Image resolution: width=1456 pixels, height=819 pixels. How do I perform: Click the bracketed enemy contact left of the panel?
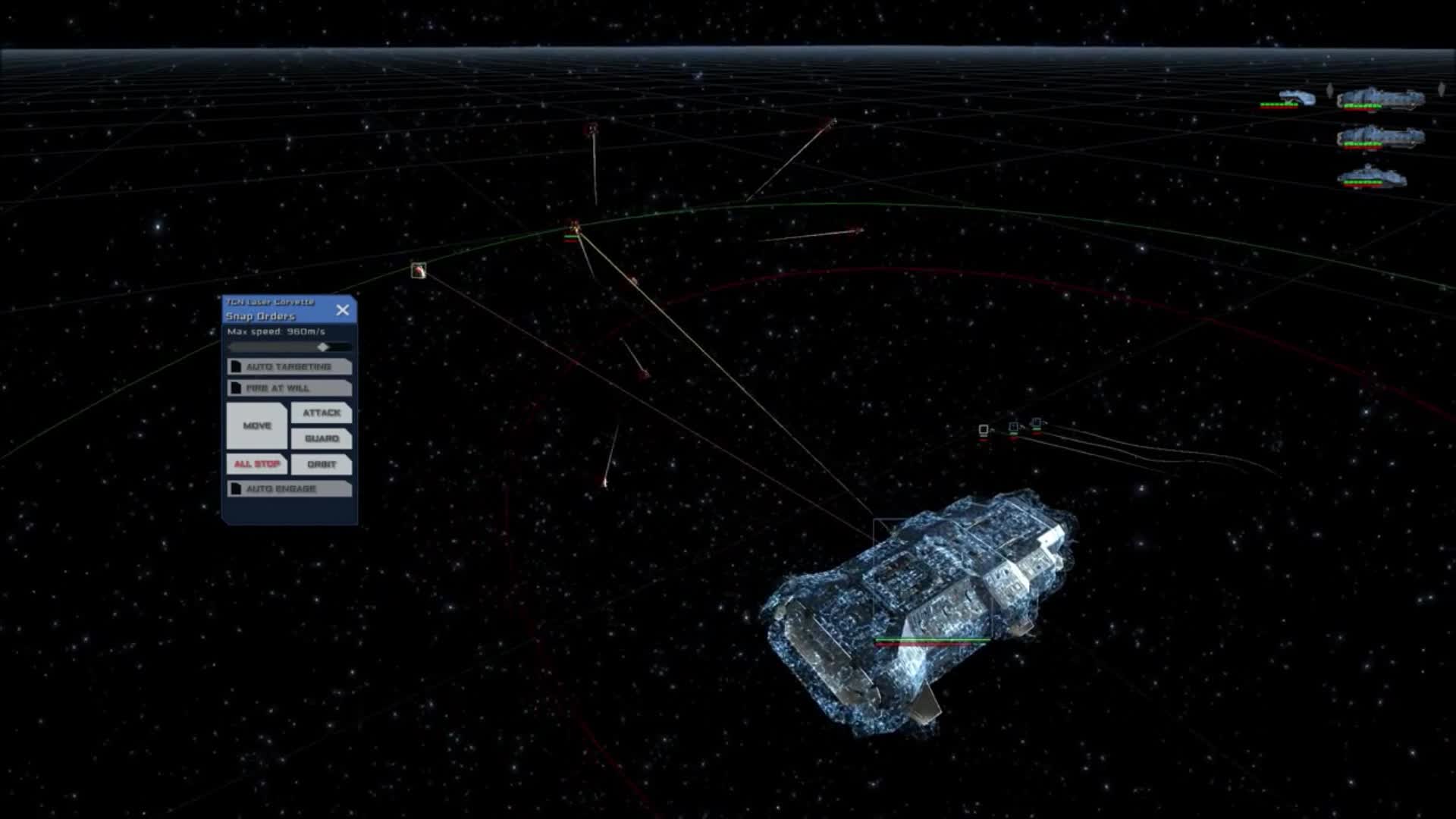(418, 270)
